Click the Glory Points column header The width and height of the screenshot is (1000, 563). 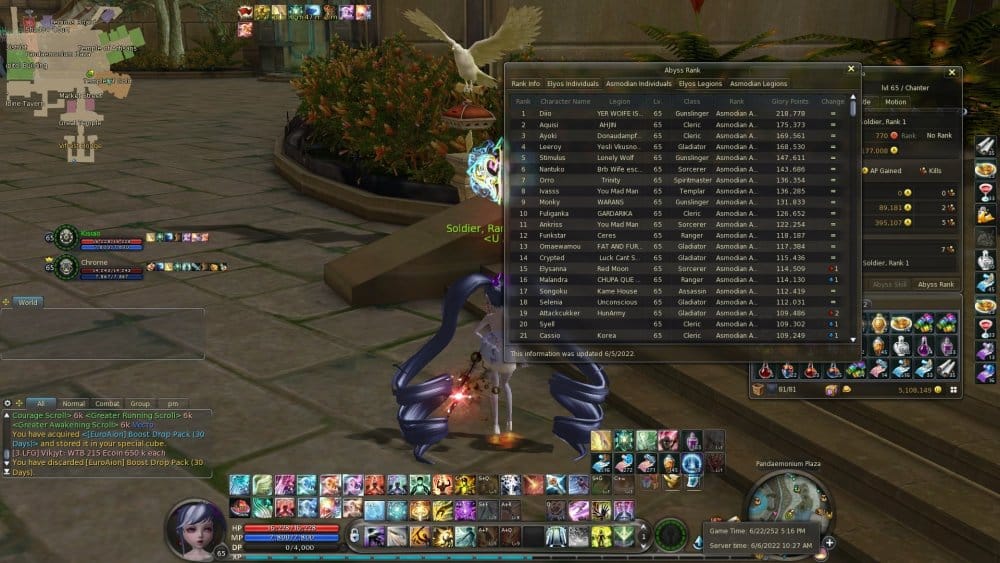click(790, 101)
